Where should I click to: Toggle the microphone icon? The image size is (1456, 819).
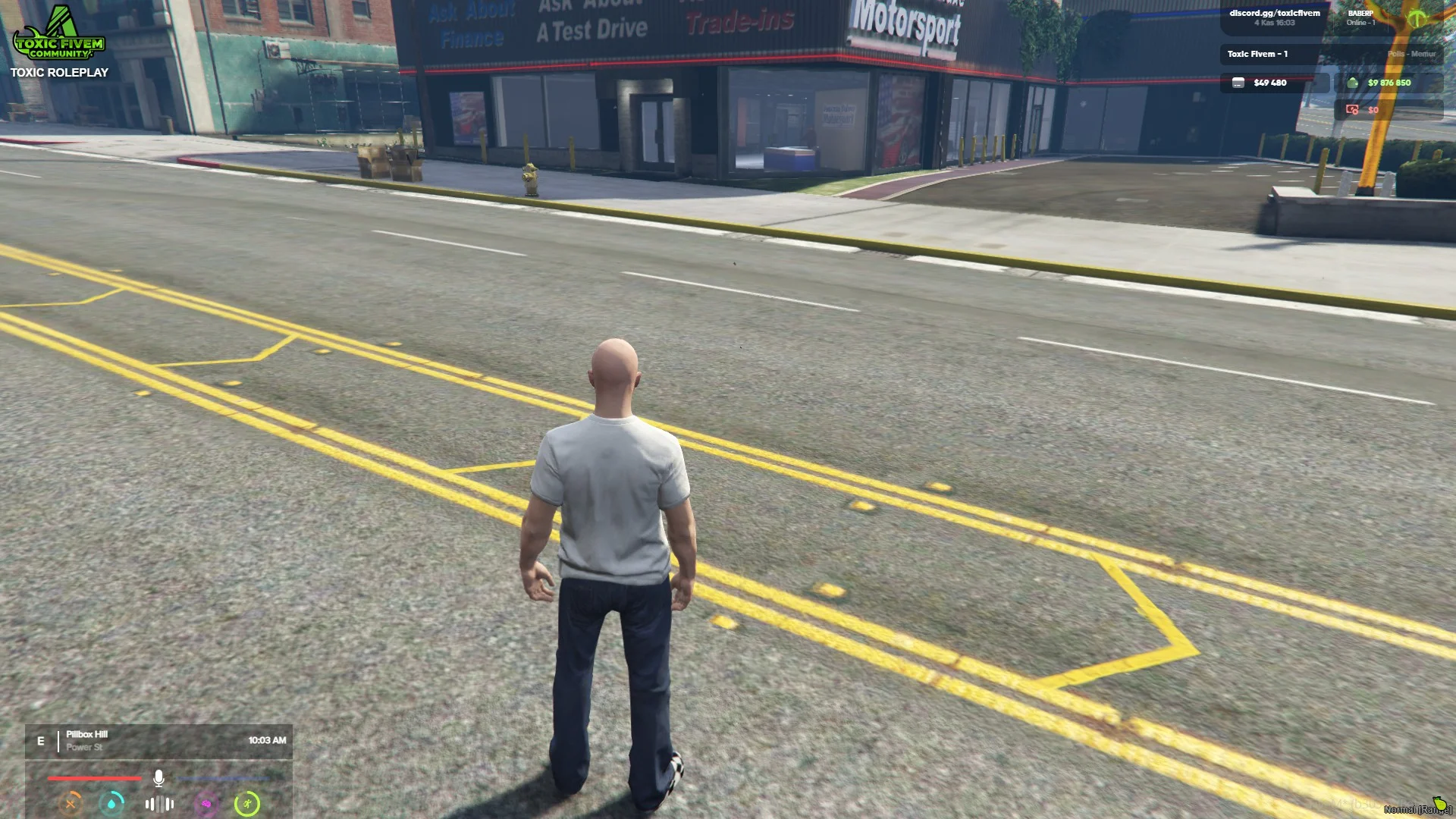[158, 778]
